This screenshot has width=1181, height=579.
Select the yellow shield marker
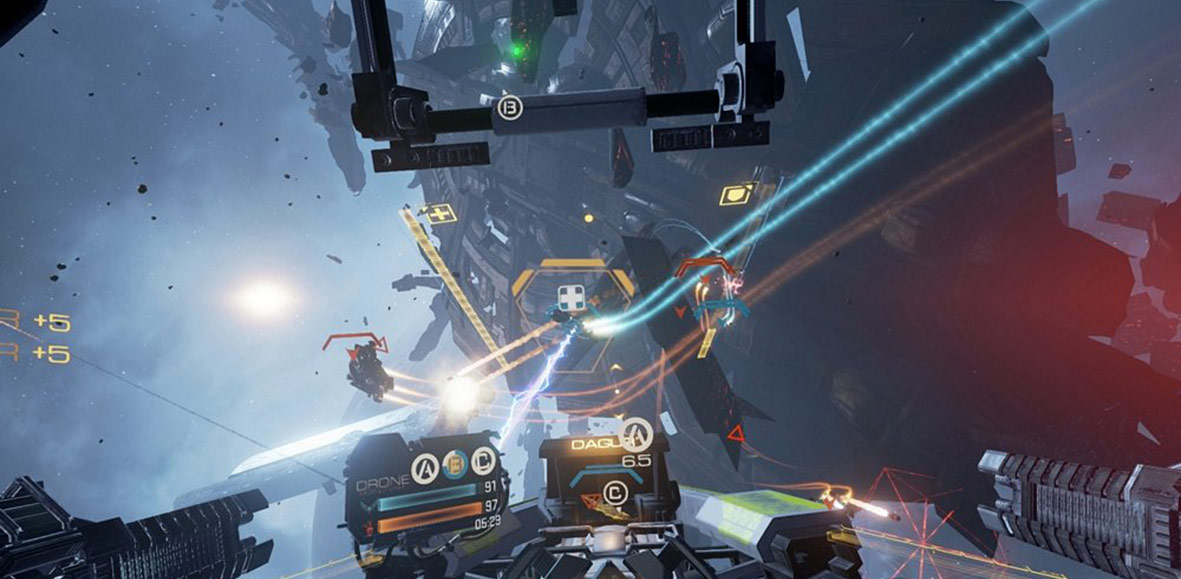pos(738,193)
